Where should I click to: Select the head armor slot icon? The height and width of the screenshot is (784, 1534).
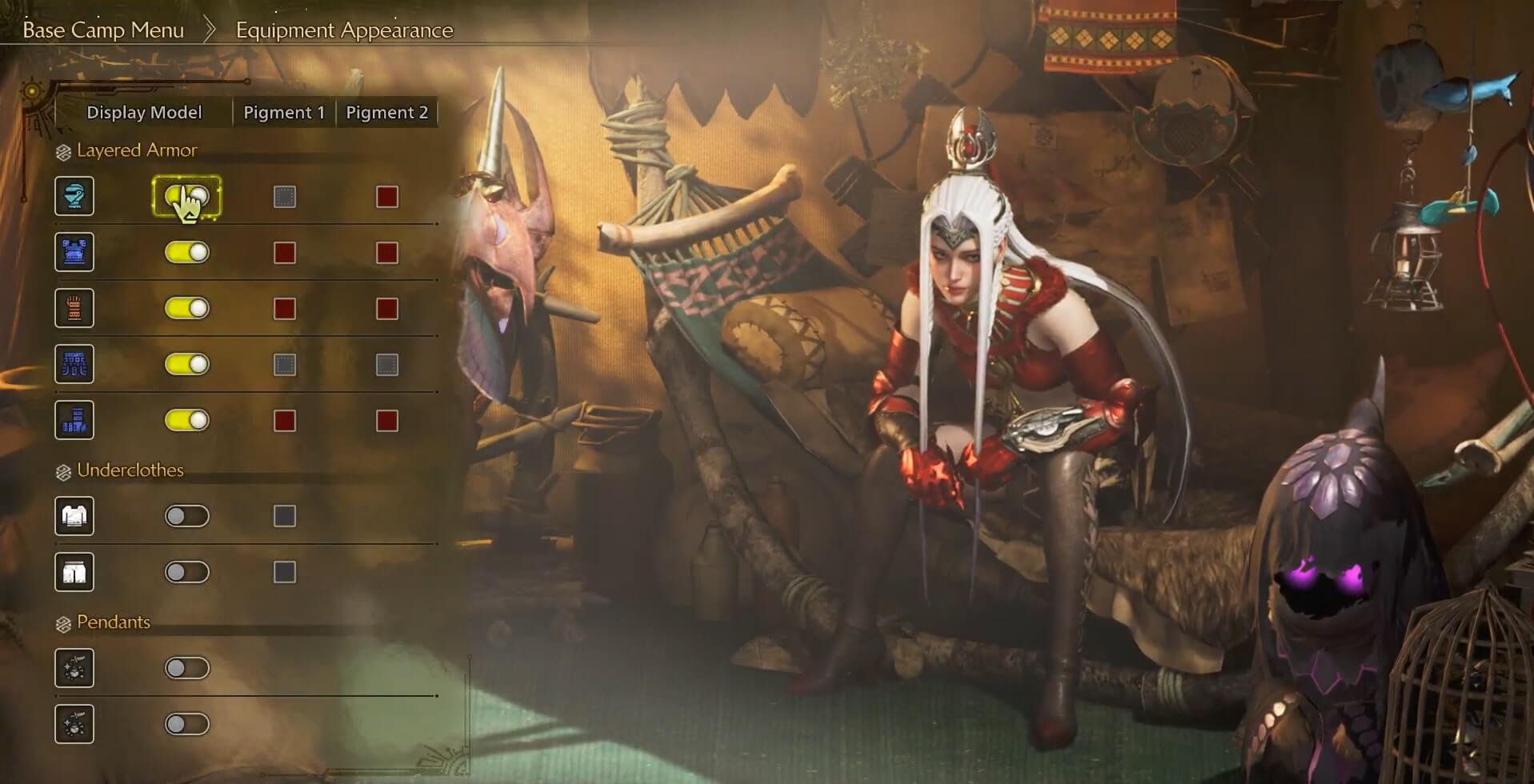74,196
